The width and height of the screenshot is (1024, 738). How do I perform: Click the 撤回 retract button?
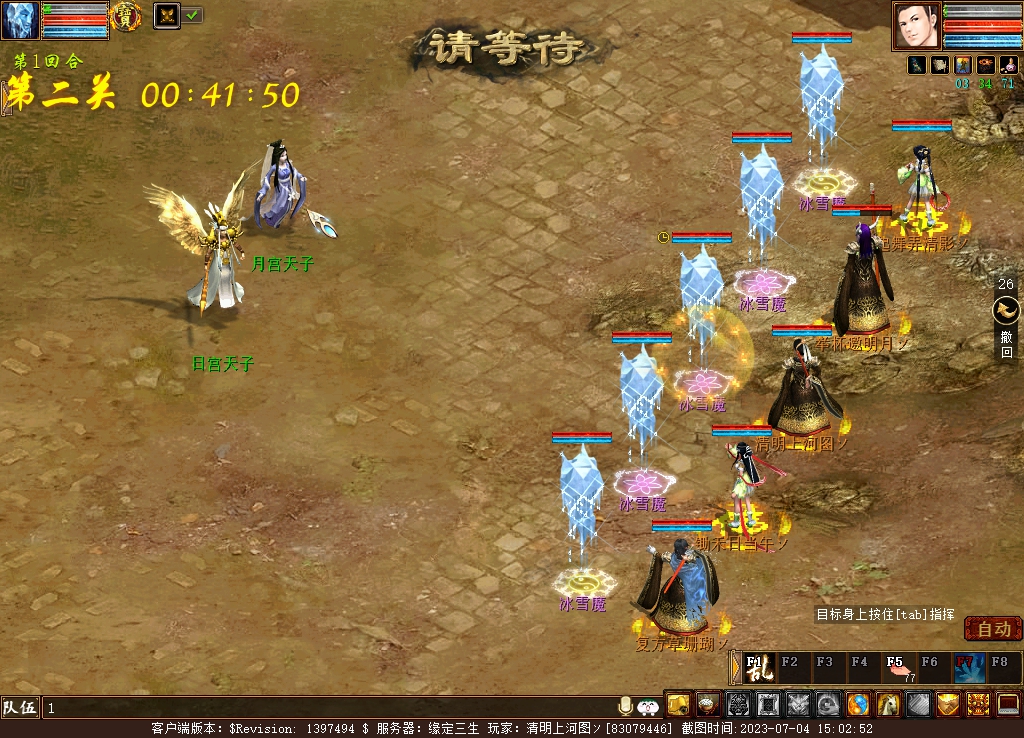point(1006,330)
